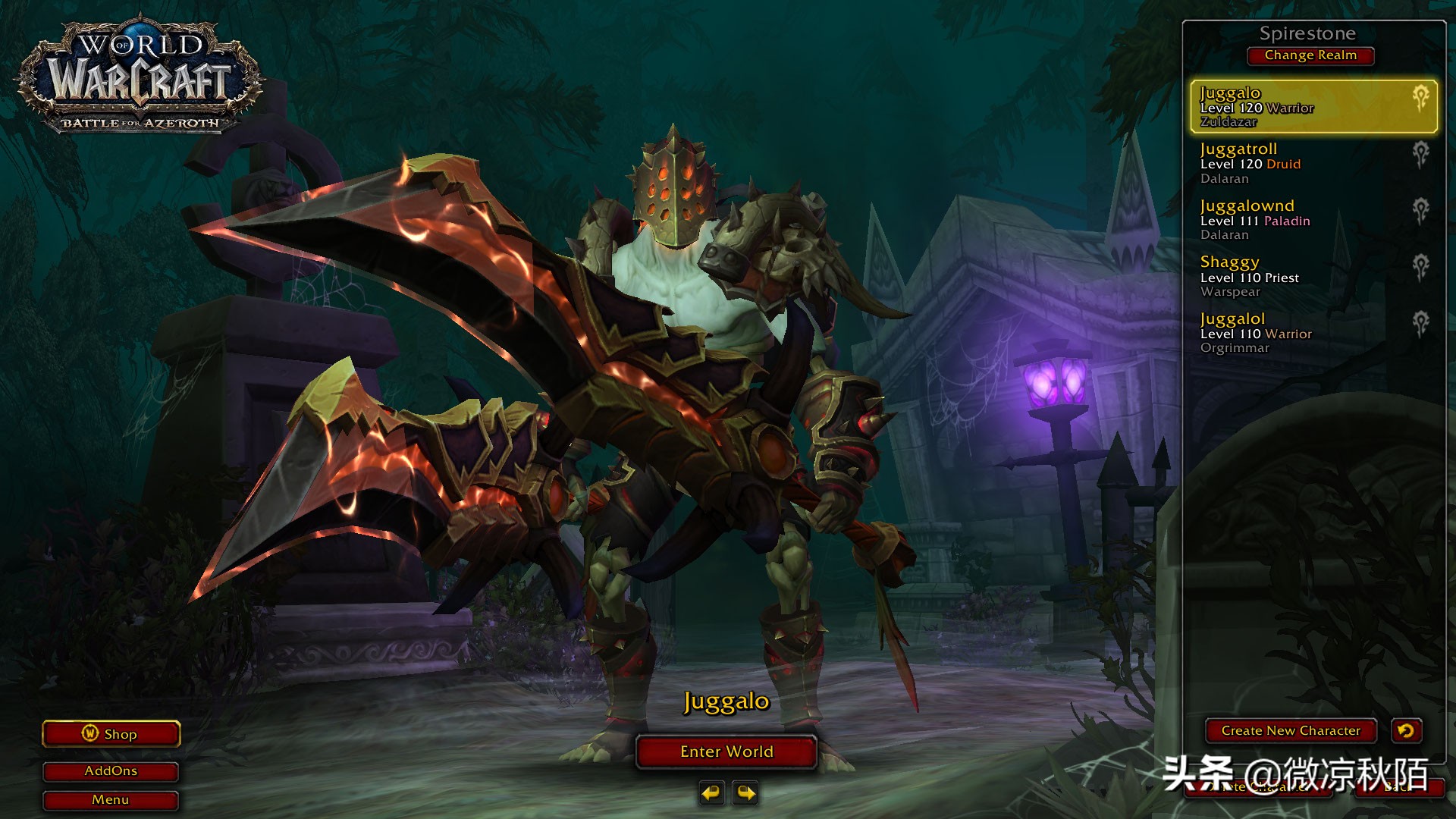This screenshot has width=1456, height=819.
Task: Create New Character
Action: tap(1291, 731)
